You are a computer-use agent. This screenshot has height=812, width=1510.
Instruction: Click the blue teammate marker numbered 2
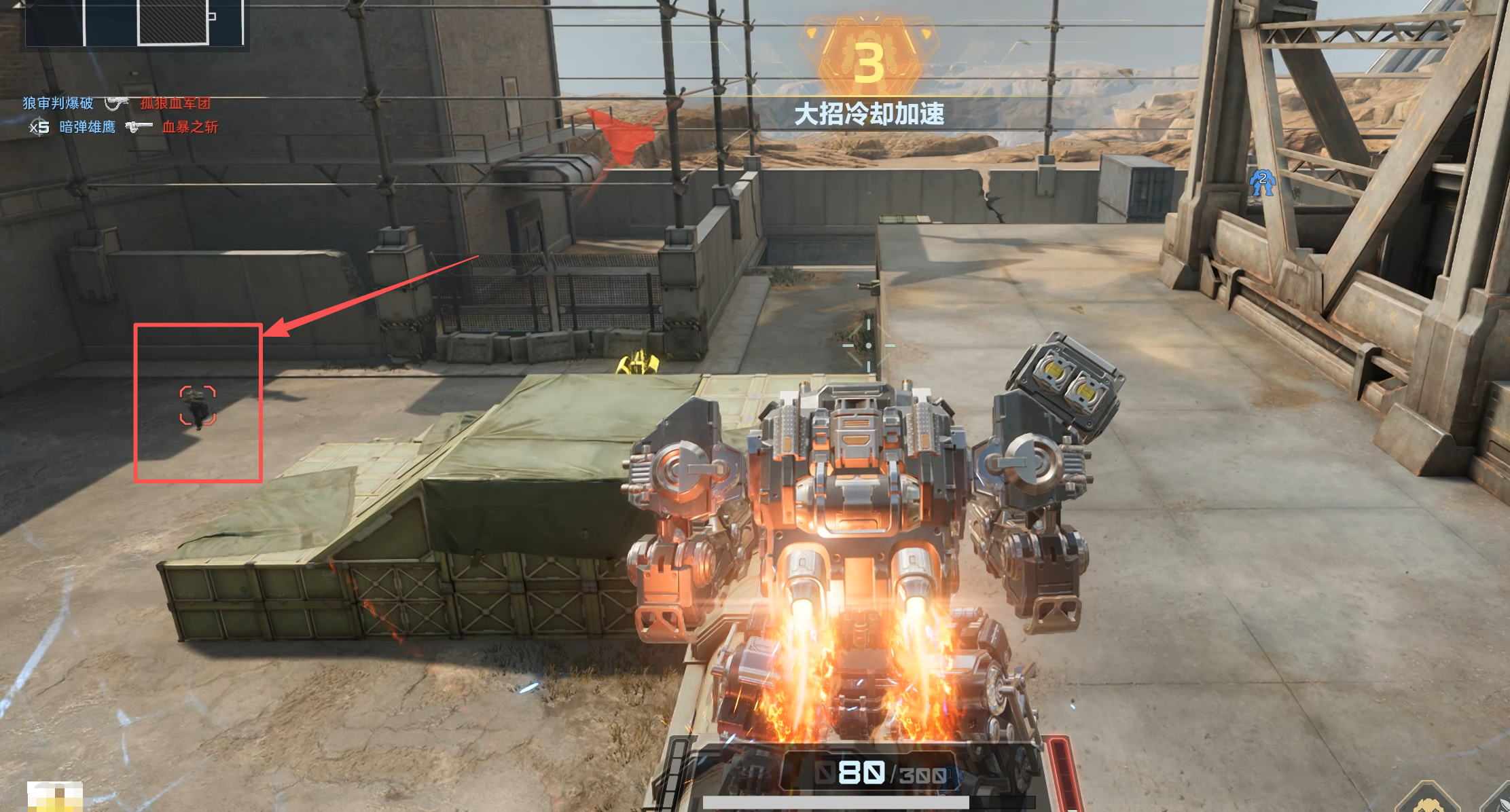(1262, 182)
